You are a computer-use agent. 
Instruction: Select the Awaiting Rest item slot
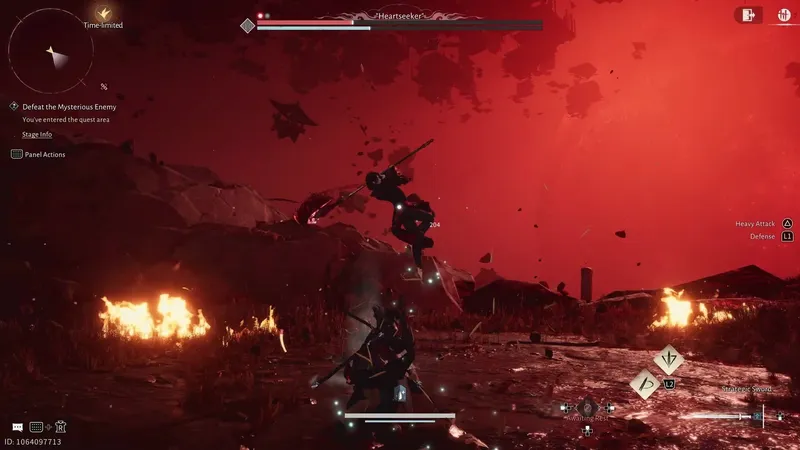tap(587, 408)
